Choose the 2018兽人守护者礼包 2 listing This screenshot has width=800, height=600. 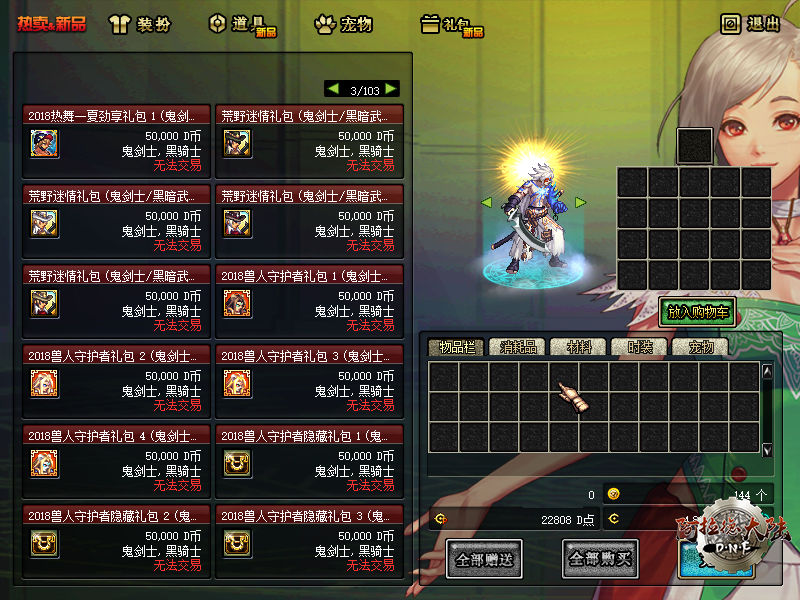click(x=116, y=382)
